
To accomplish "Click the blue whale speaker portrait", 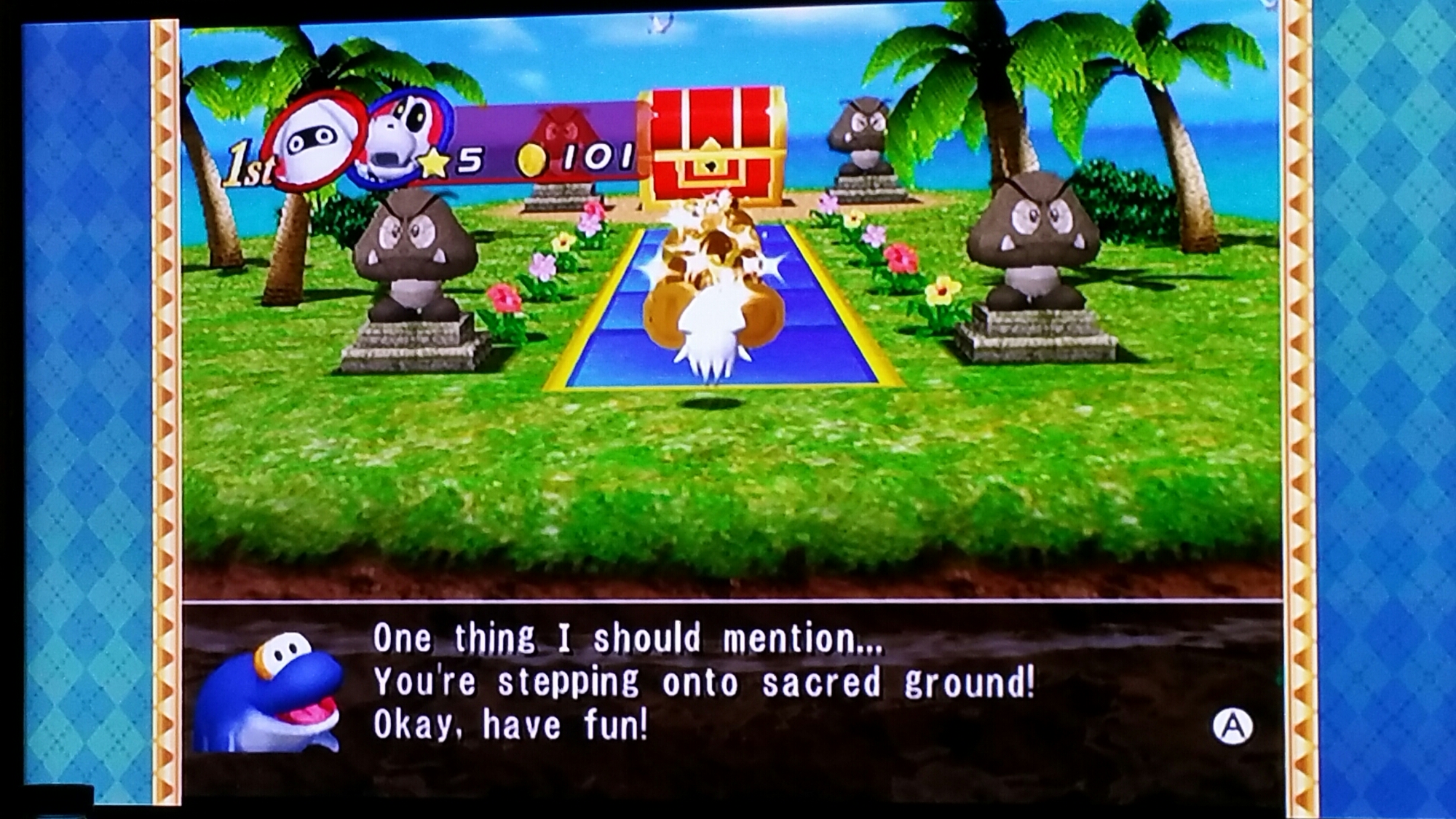I will 269,693.
